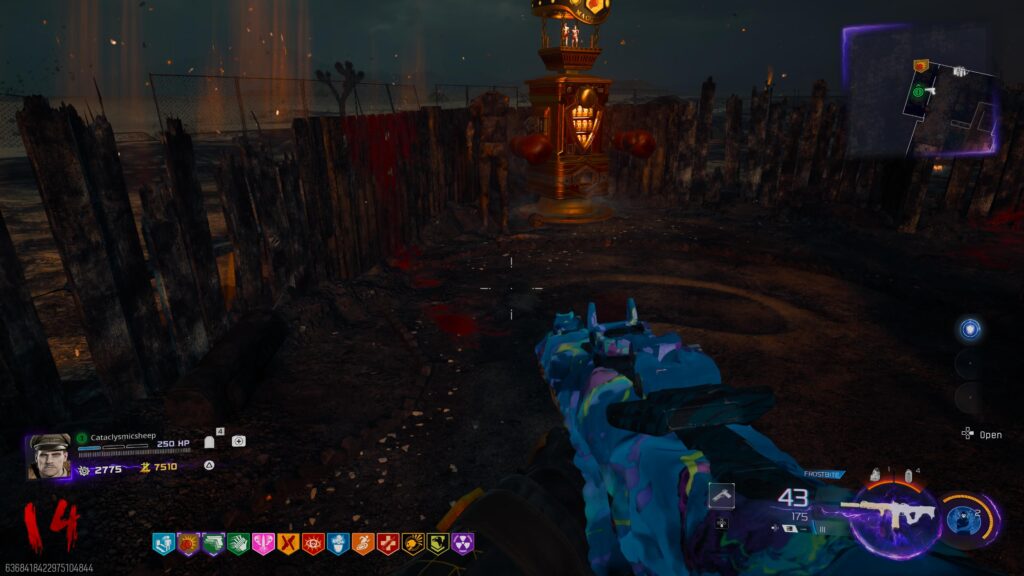1024x576 pixels.
Task: Select the glowing blue shield item slot
Action: pos(969,329)
